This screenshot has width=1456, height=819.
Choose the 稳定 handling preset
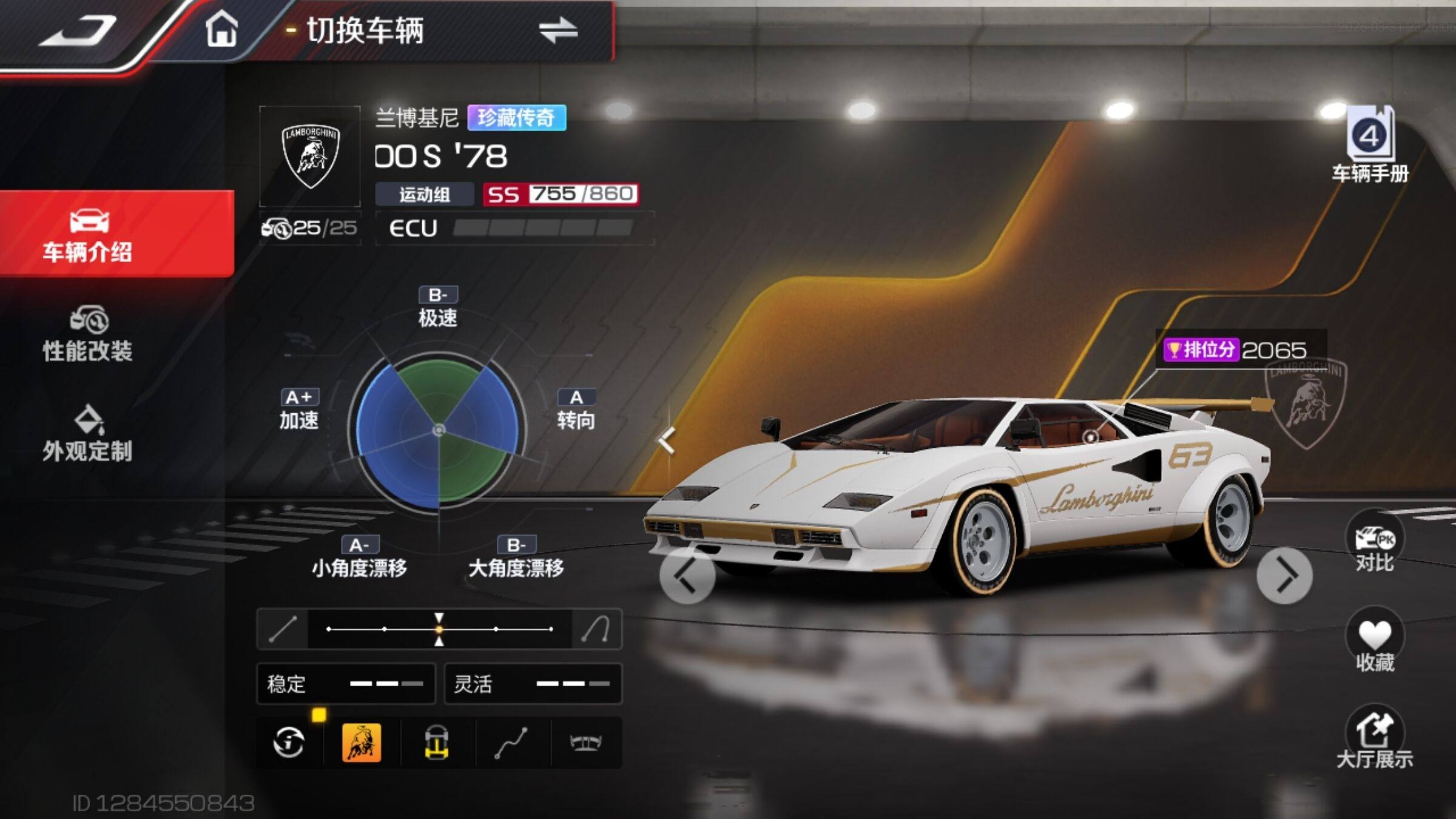(346, 684)
